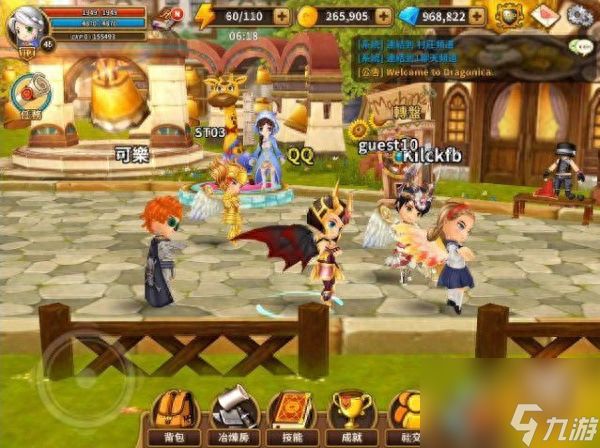Screen dimensions: 600x448
Task: Click the chat speech bubble button
Action: tap(578, 46)
